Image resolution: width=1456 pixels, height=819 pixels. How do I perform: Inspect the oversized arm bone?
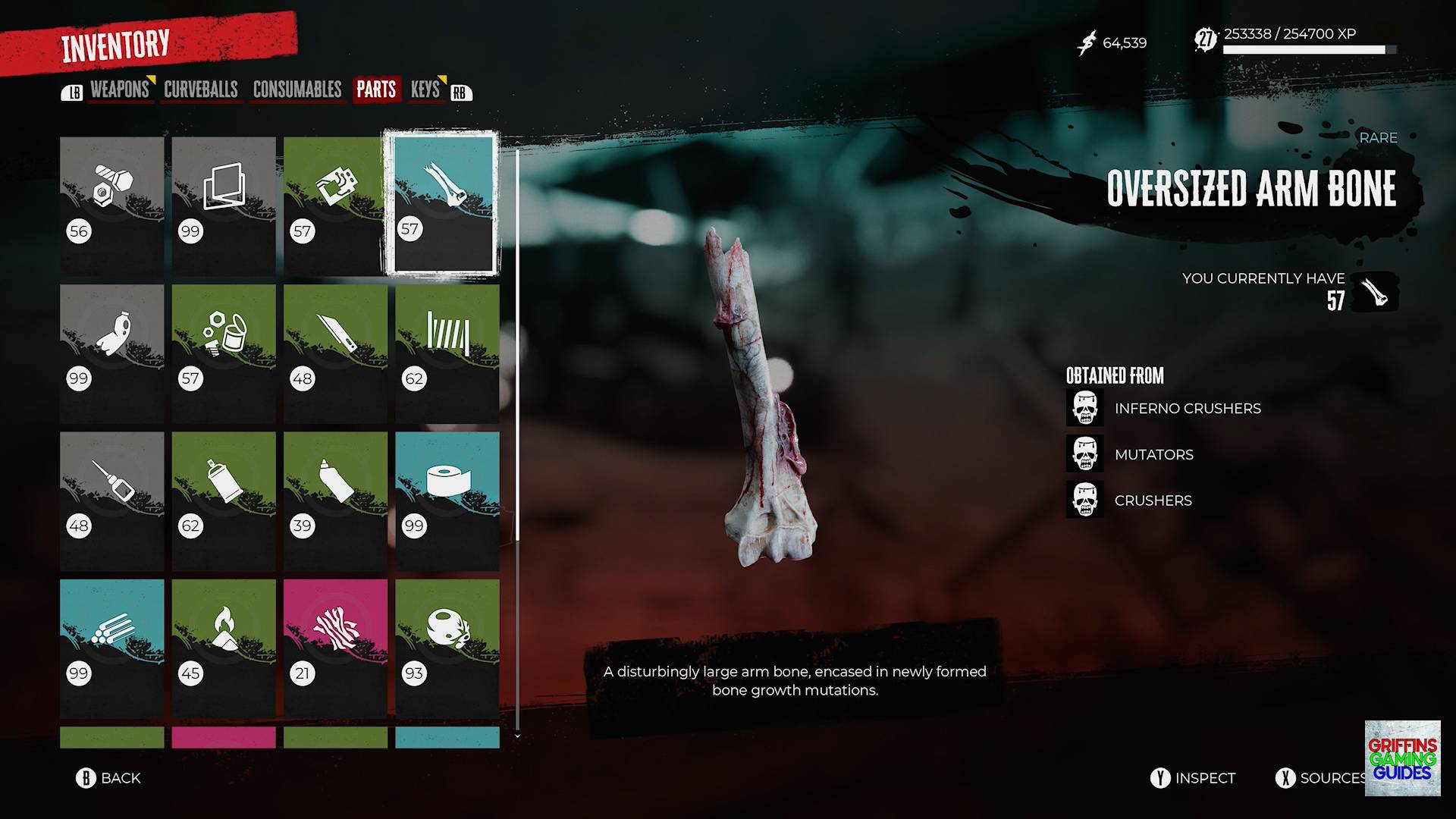(1193, 778)
